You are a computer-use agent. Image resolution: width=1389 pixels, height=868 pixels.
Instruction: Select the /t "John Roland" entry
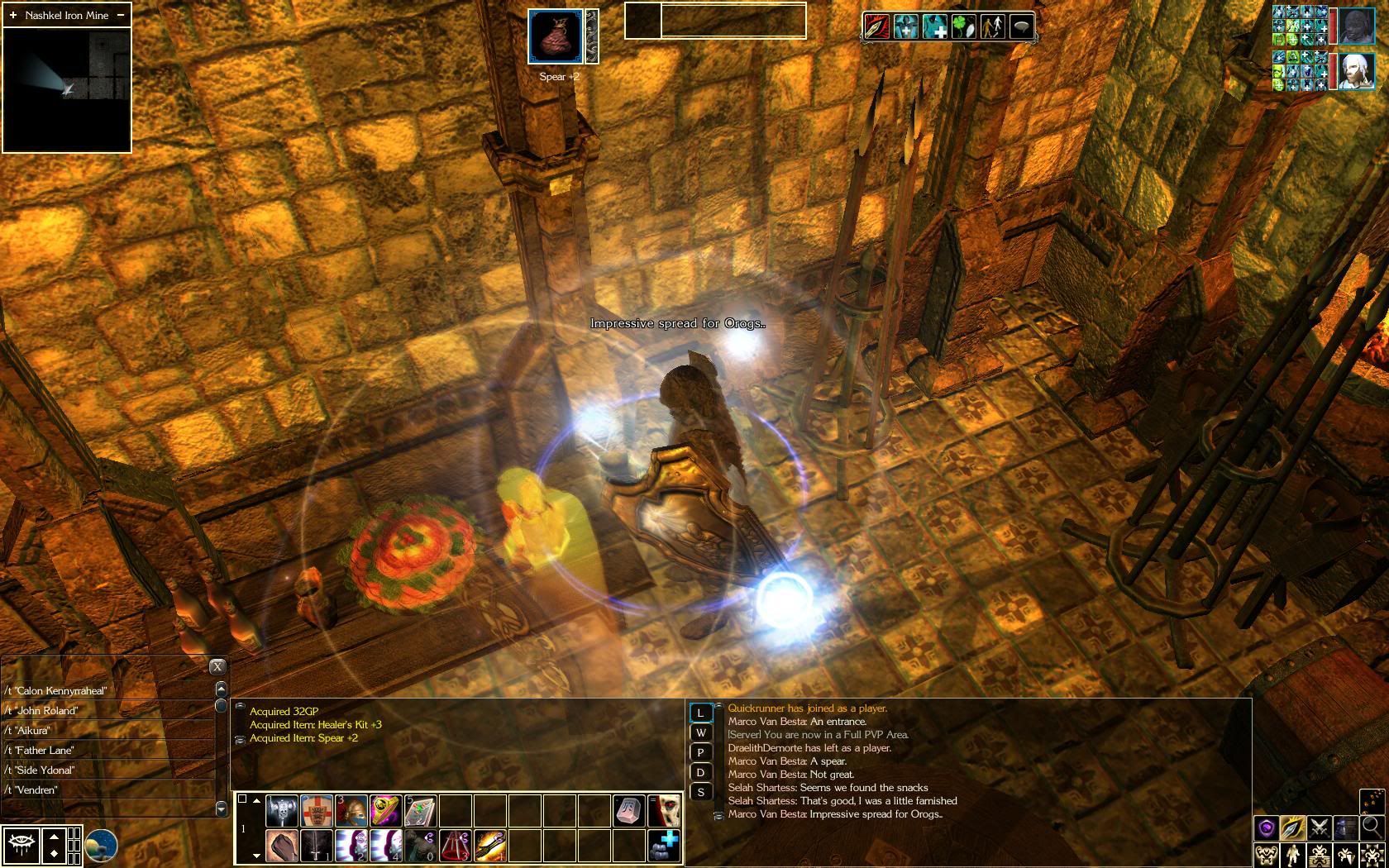click(107, 710)
